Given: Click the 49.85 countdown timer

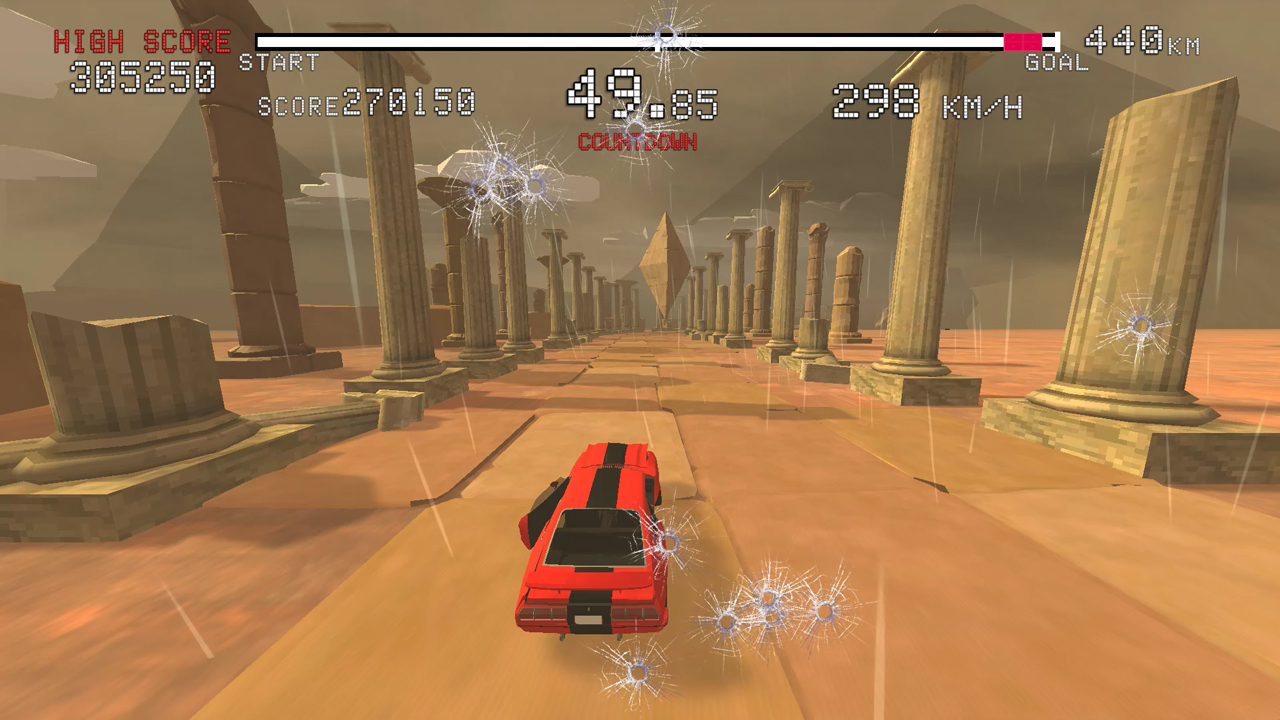Looking at the screenshot, I should [x=640, y=97].
